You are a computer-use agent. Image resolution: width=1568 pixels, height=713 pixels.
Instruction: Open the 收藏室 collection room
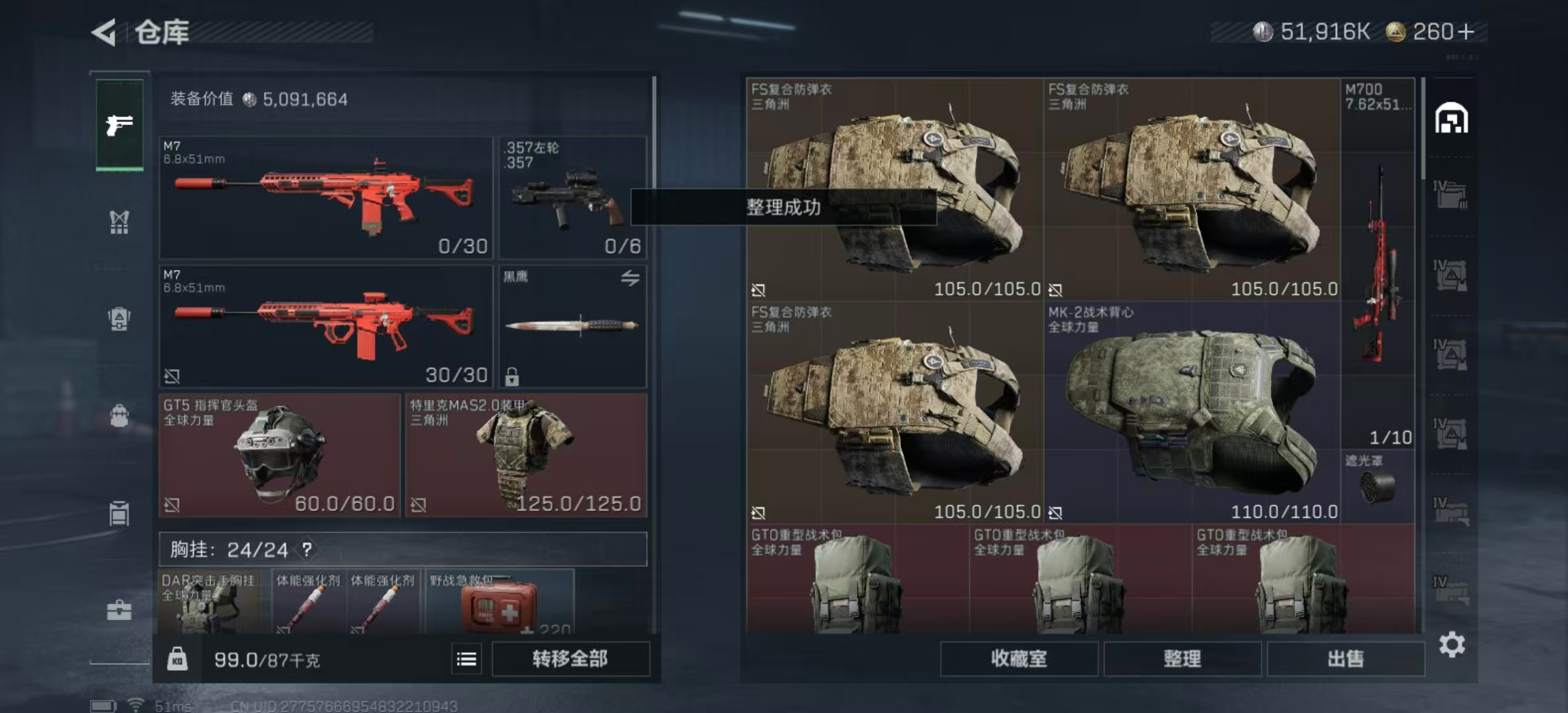[x=1018, y=658]
